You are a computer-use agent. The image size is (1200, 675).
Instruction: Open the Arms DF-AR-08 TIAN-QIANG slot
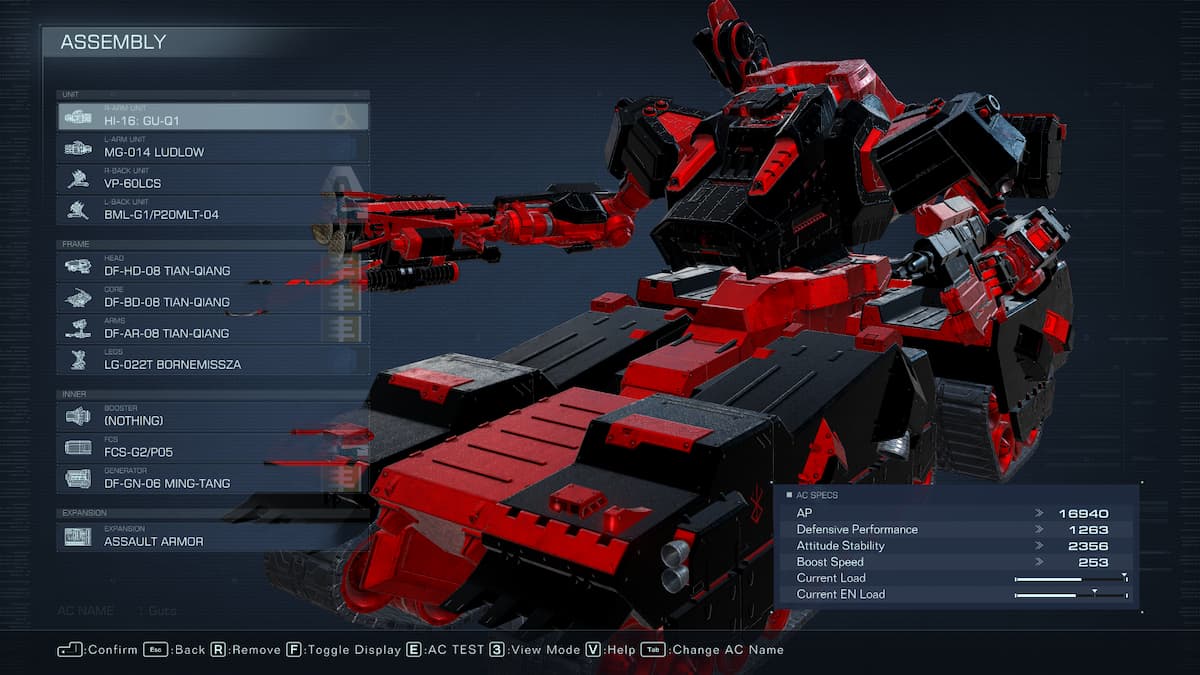[x=212, y=328]
